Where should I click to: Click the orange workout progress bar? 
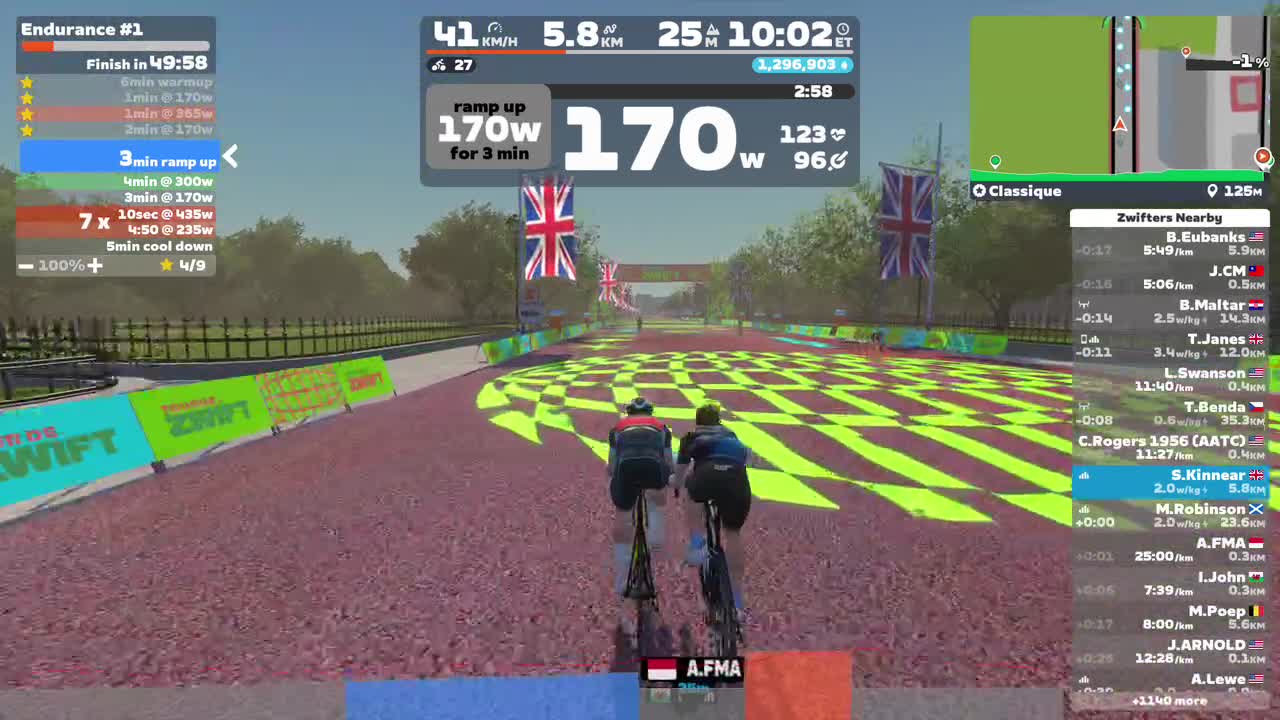pyautogui.click(x=40, y=45)
